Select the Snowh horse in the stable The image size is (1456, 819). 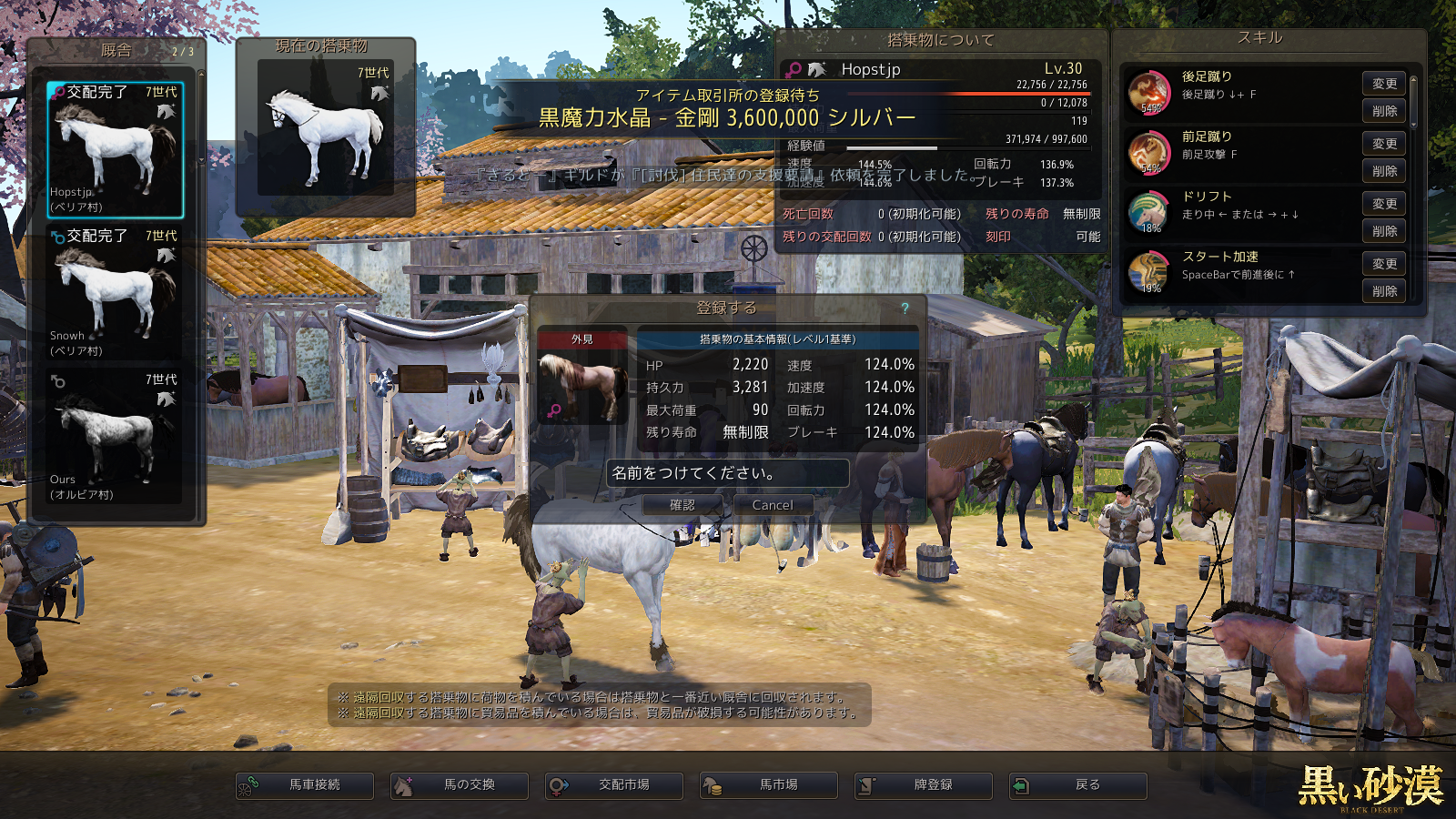[116, 293]
